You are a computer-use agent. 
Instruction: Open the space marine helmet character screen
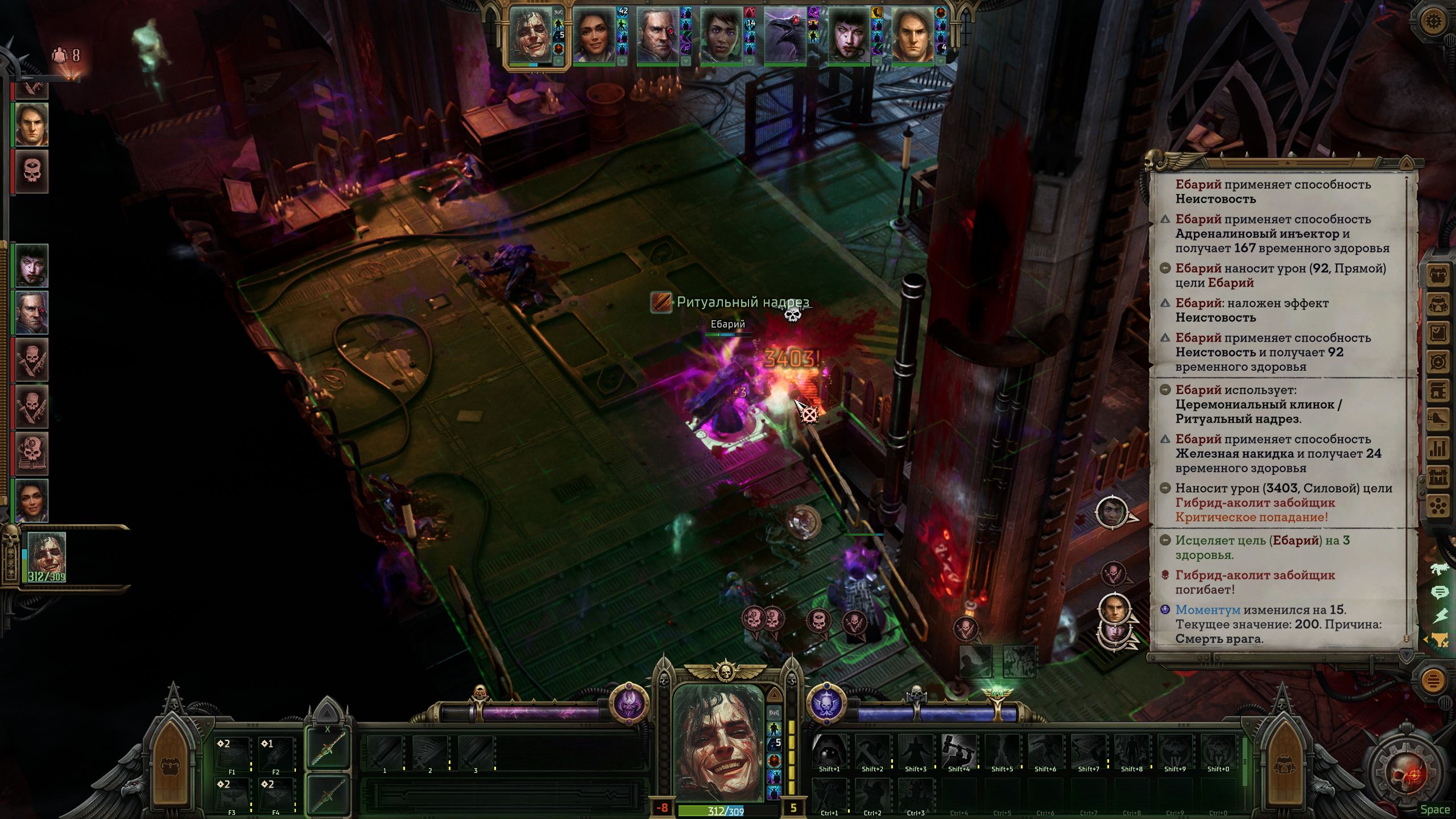click(x=1438, y=305)
